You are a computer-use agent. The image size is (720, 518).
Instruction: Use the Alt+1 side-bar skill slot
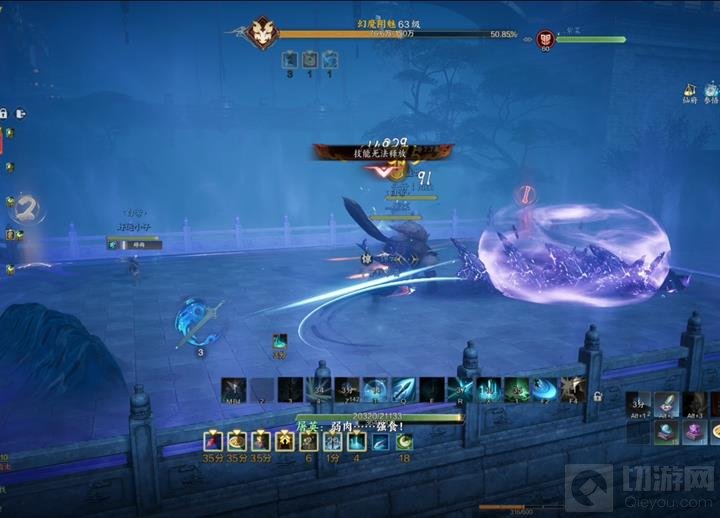point(638,404)
